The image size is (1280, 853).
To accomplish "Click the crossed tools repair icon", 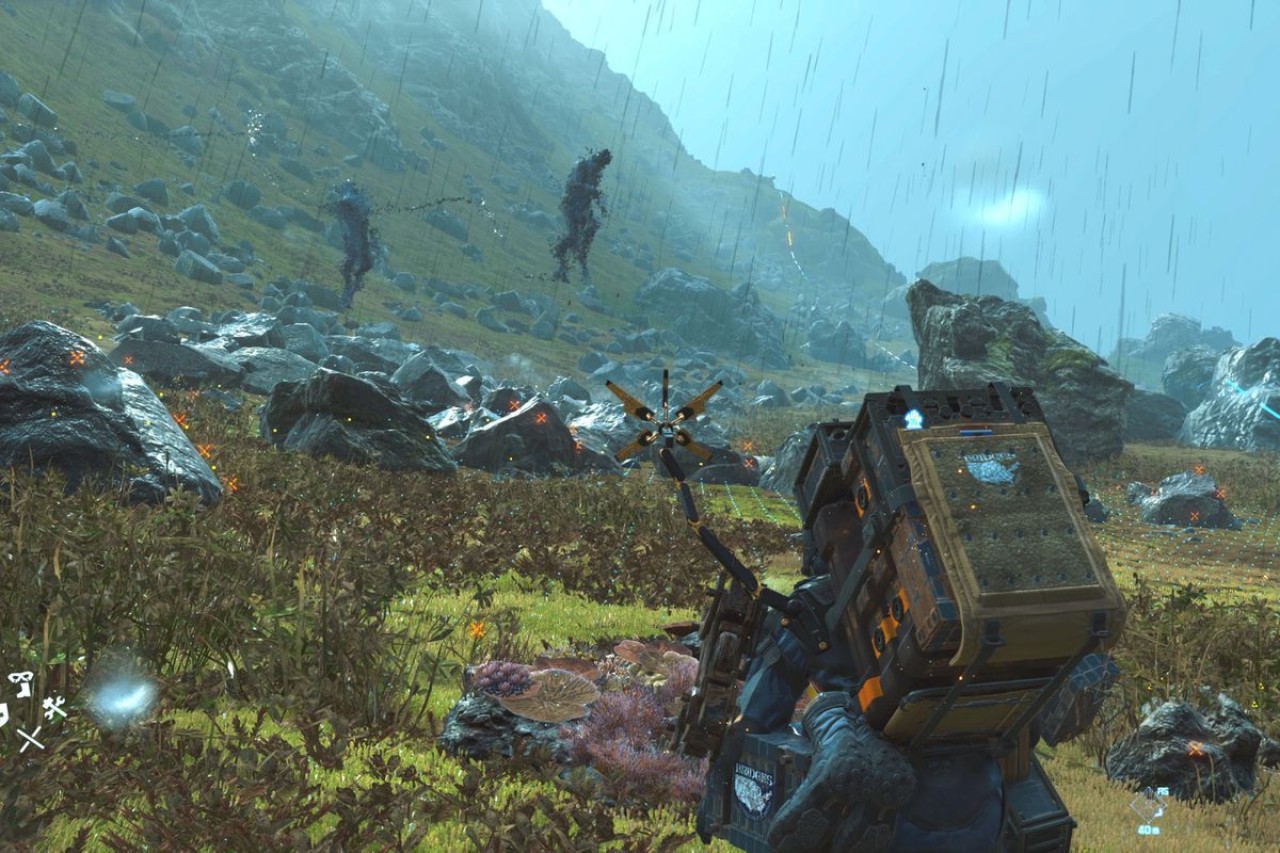I will pyautogui.click(x=56, y=706).
